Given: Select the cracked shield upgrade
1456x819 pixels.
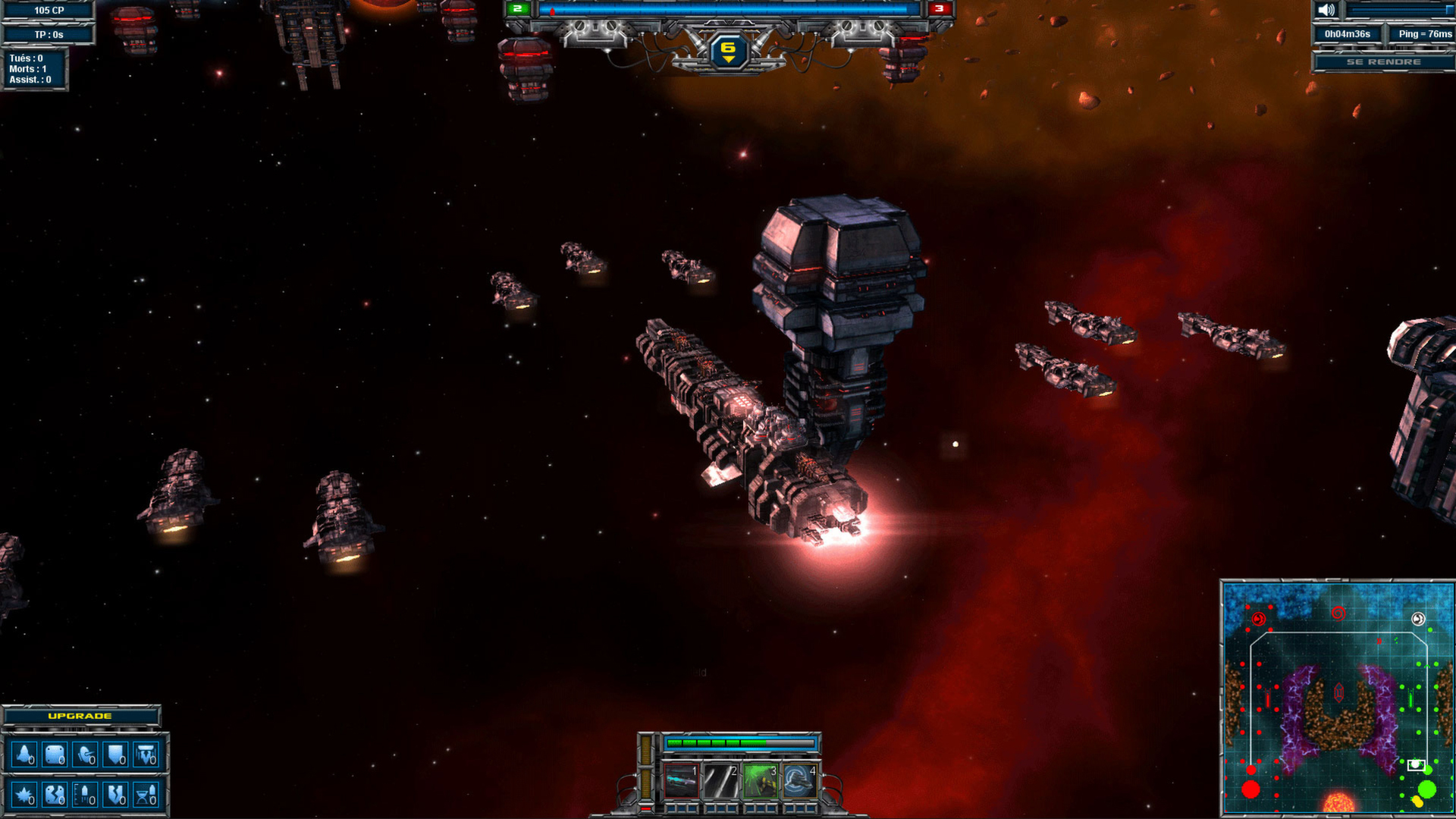Looking at the screenshot, I should coord(116,795).
